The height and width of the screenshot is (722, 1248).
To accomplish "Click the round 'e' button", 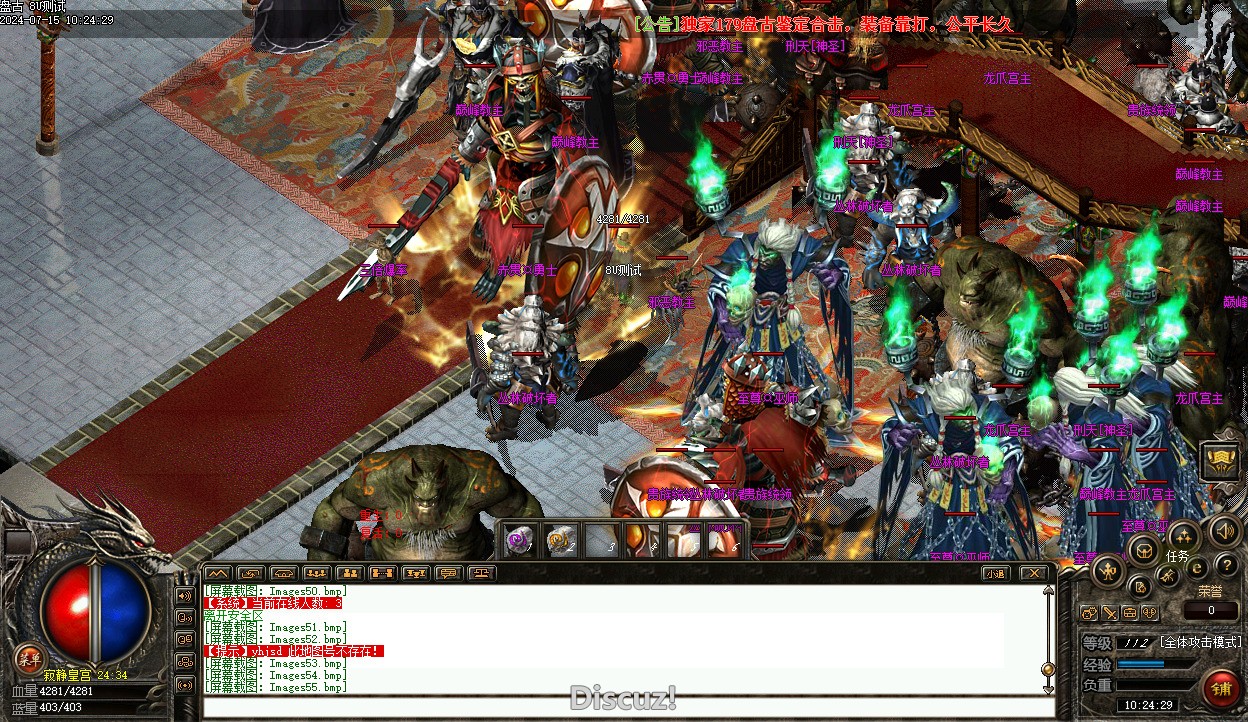I will (1197, 568).
